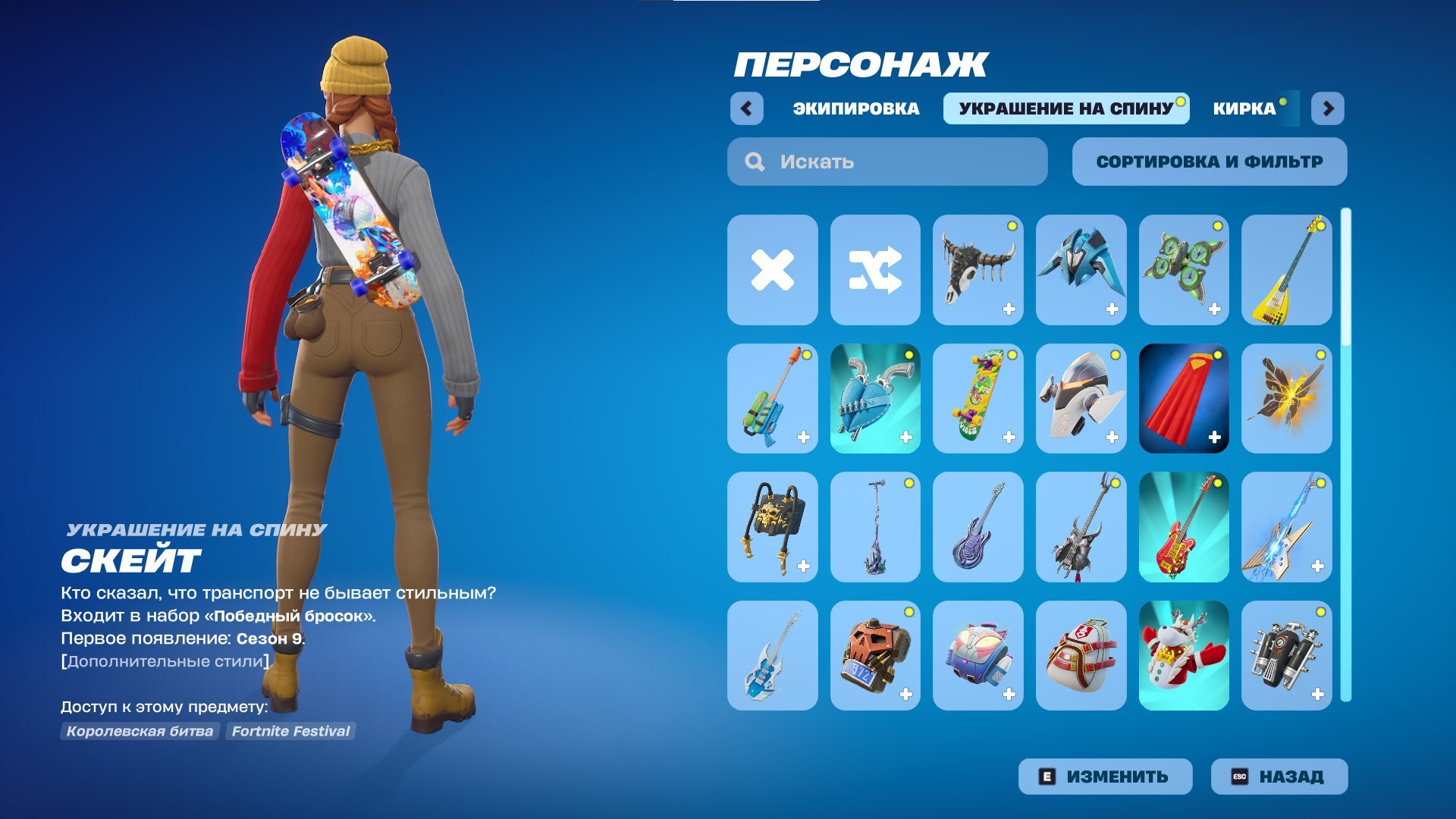Go to previous category with left arrow chevron

point(749,108)
